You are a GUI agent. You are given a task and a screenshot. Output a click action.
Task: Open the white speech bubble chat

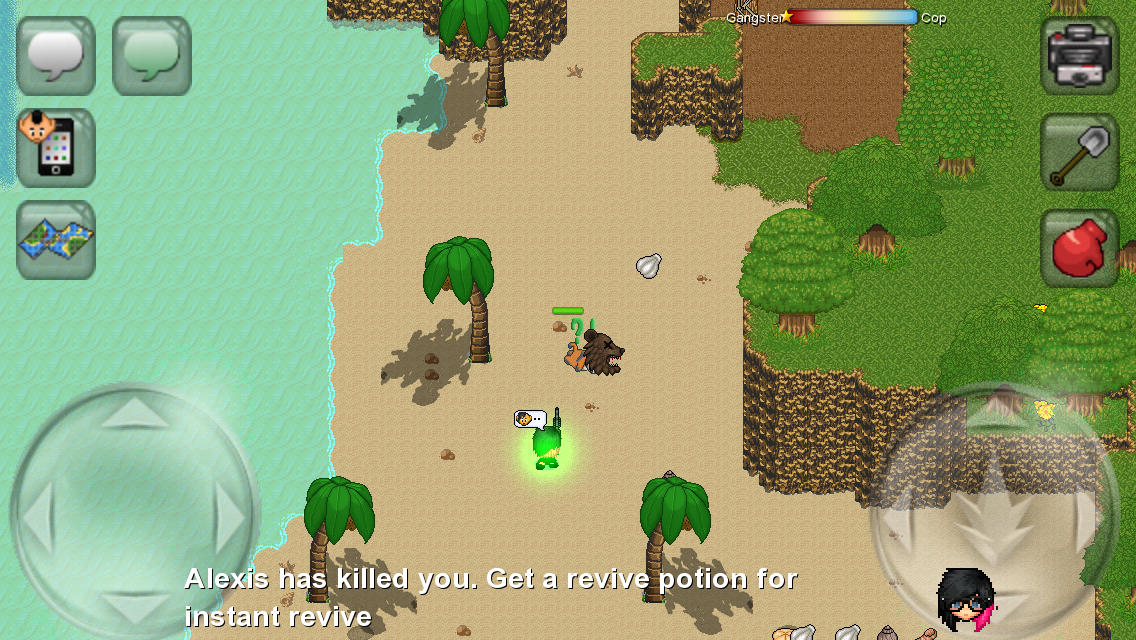[56, 56]
